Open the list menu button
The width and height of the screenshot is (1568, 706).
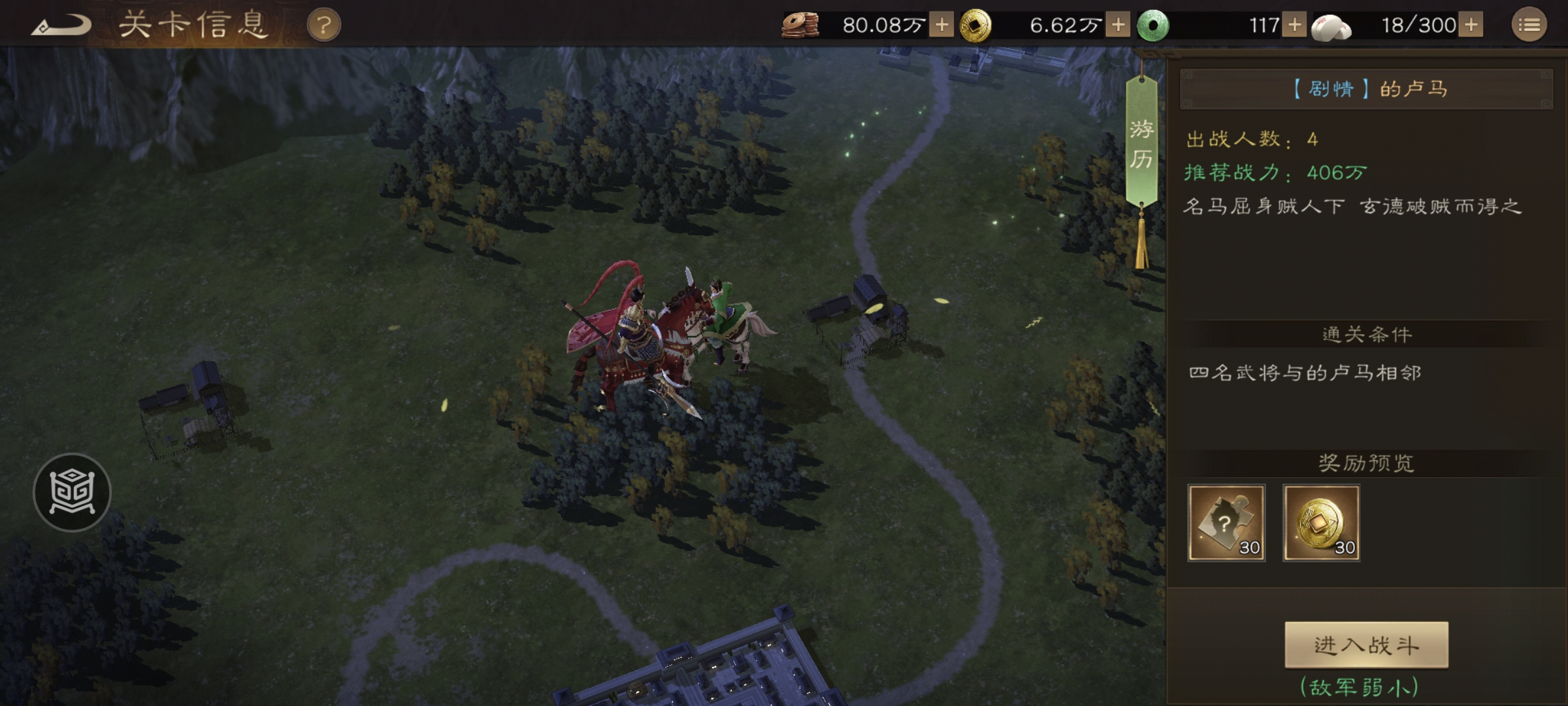1529,25
